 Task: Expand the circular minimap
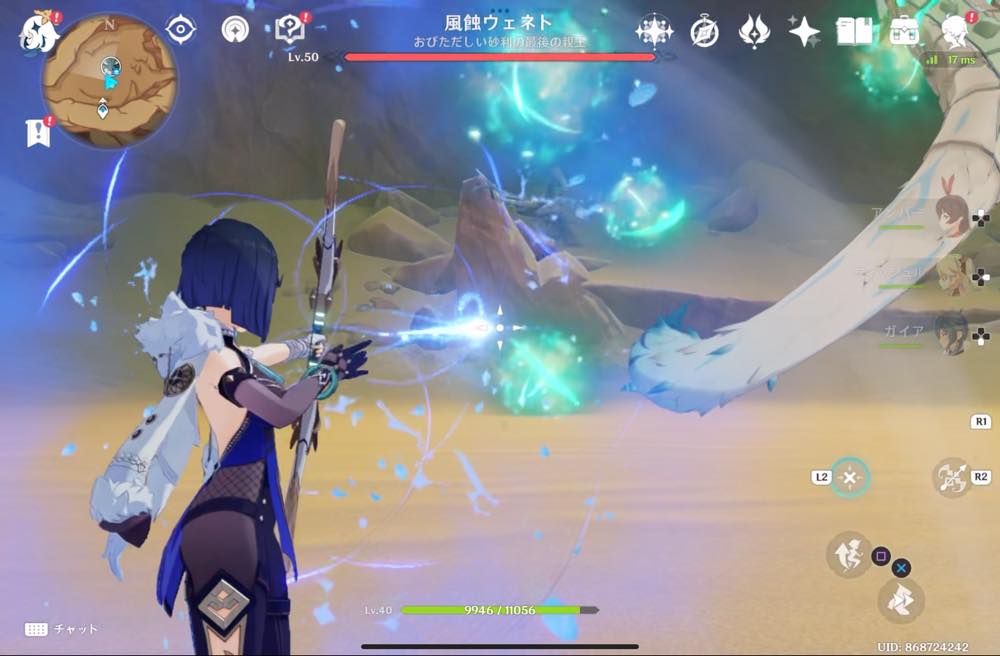109,79
